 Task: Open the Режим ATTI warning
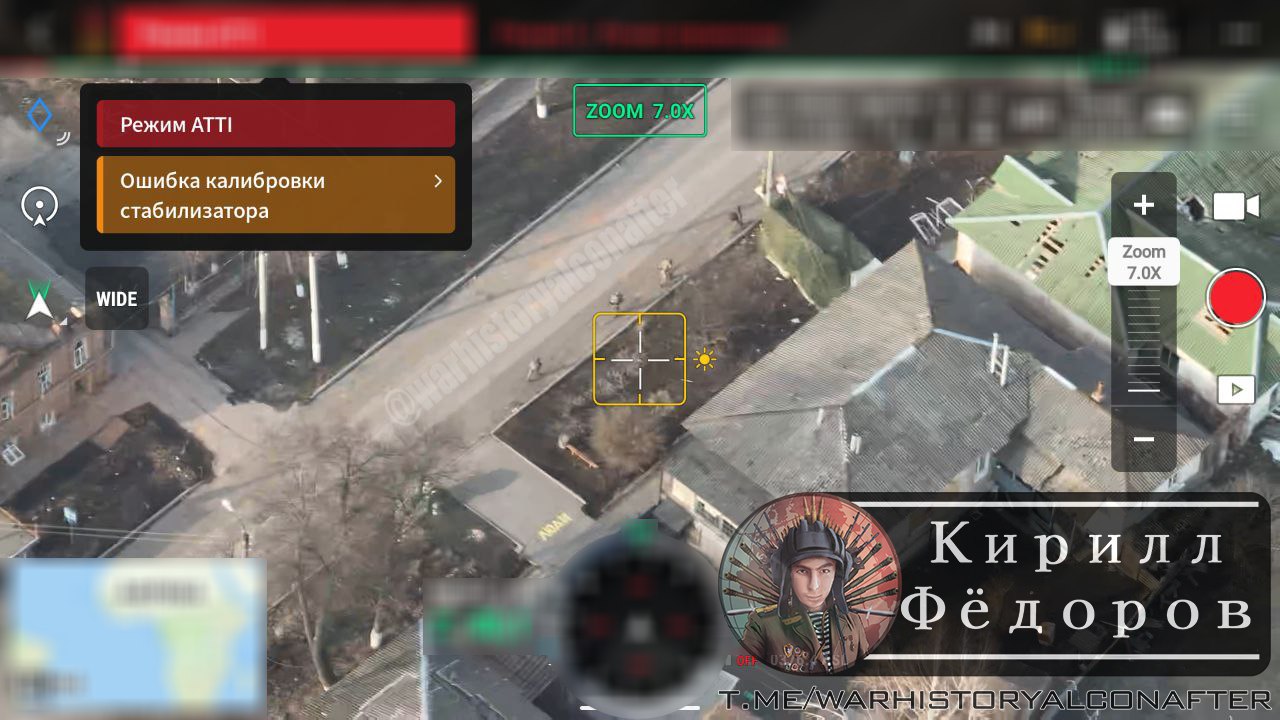275,125
